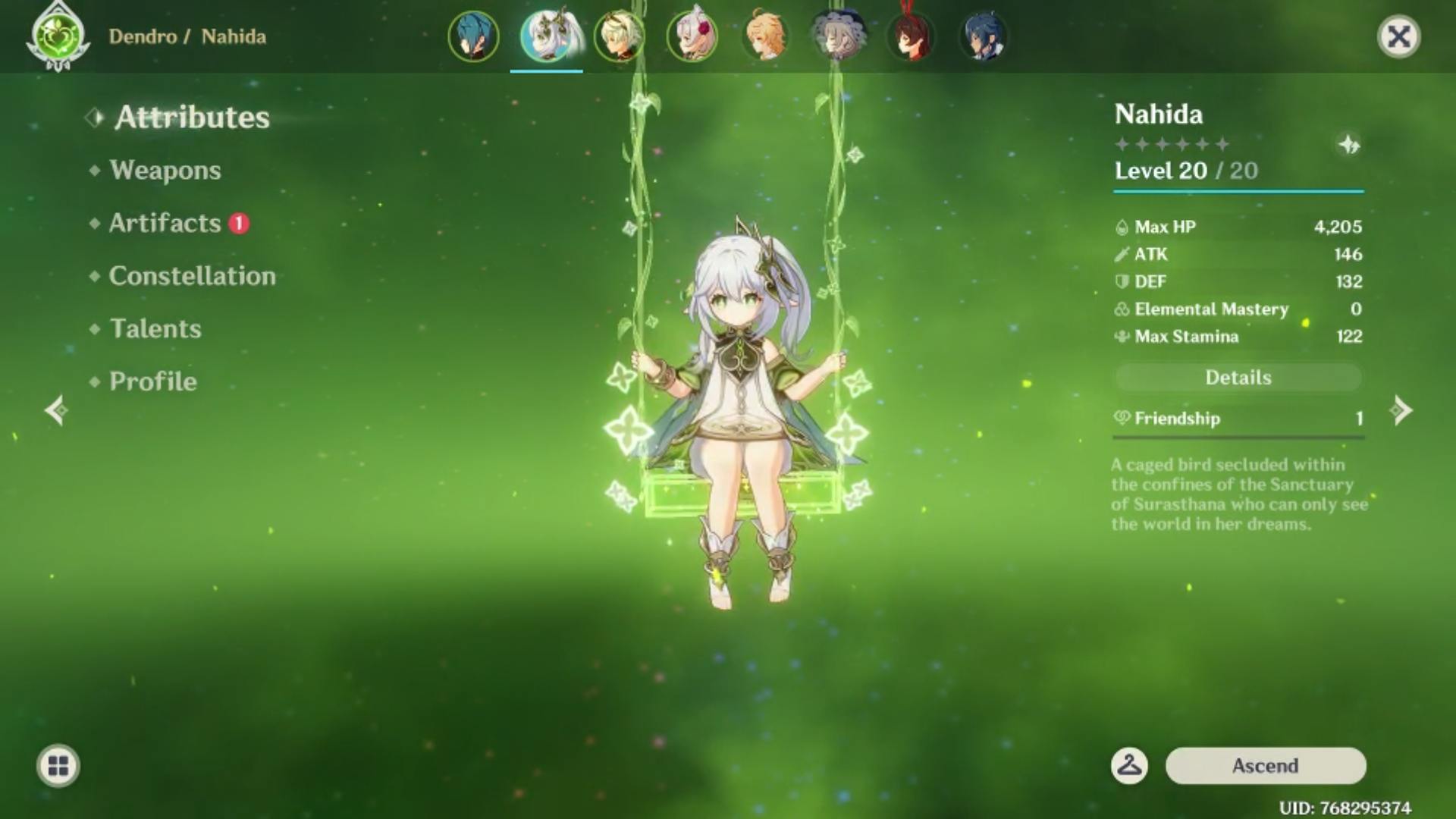The image size is (1456, 819).
Task: Open the Profile menu entry
Action: pyautogui.click(x=152, y=381)
